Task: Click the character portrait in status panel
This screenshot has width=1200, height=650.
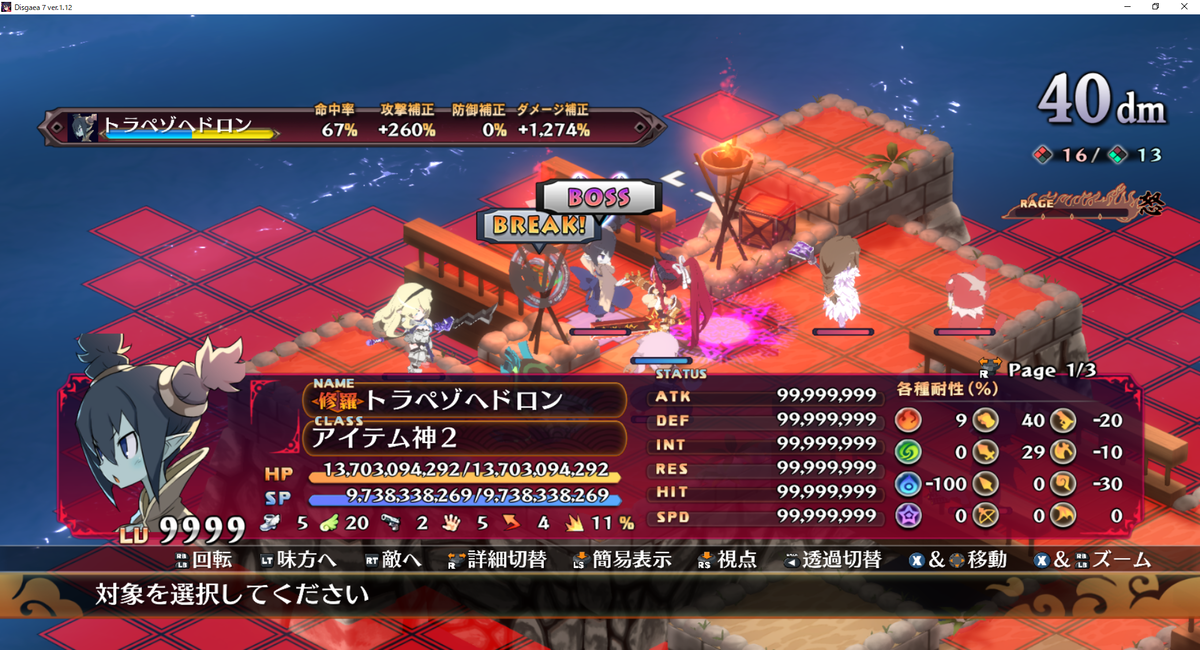Action: [160, 430]
